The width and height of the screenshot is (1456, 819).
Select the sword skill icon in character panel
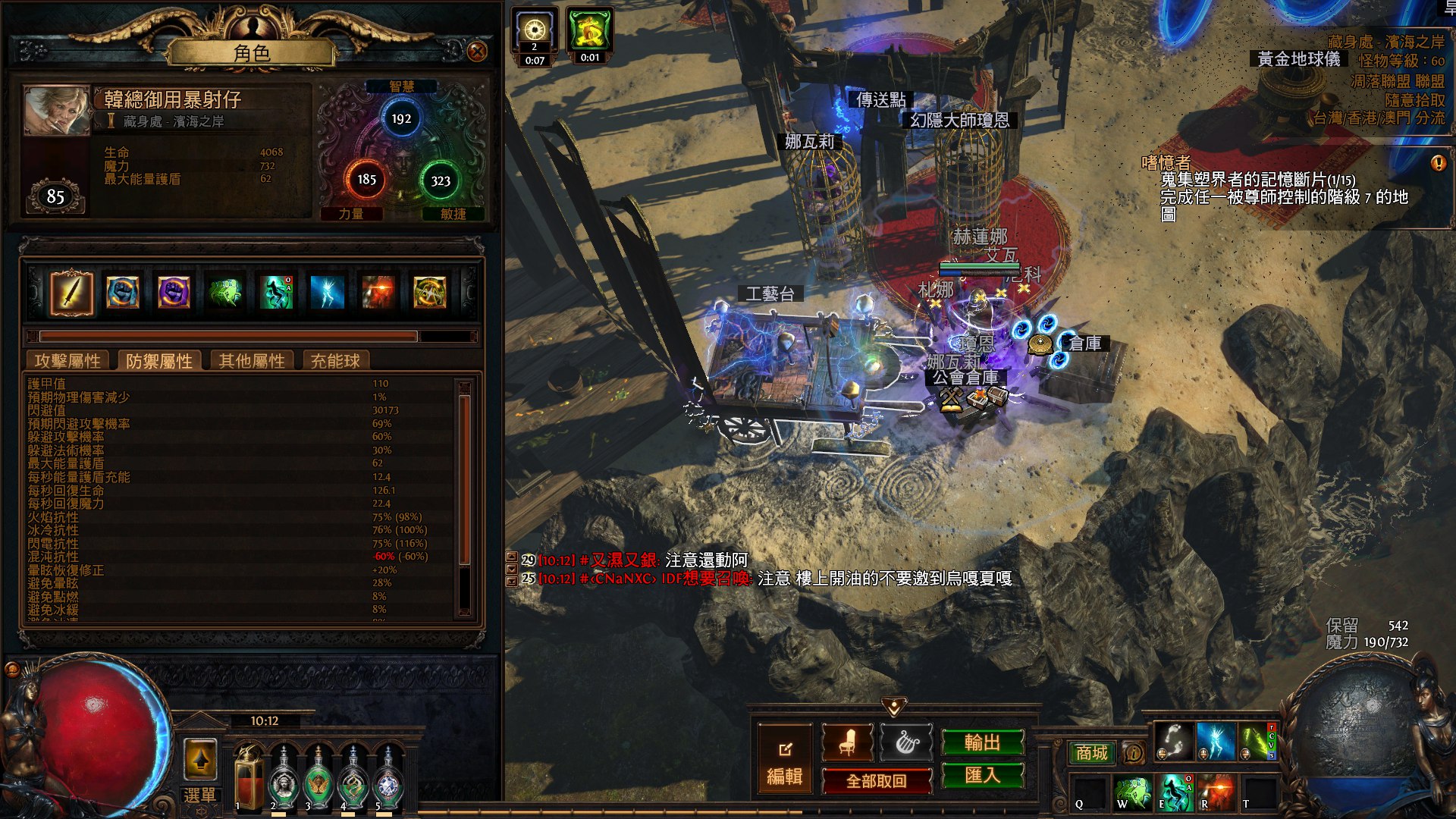[71, 293]
